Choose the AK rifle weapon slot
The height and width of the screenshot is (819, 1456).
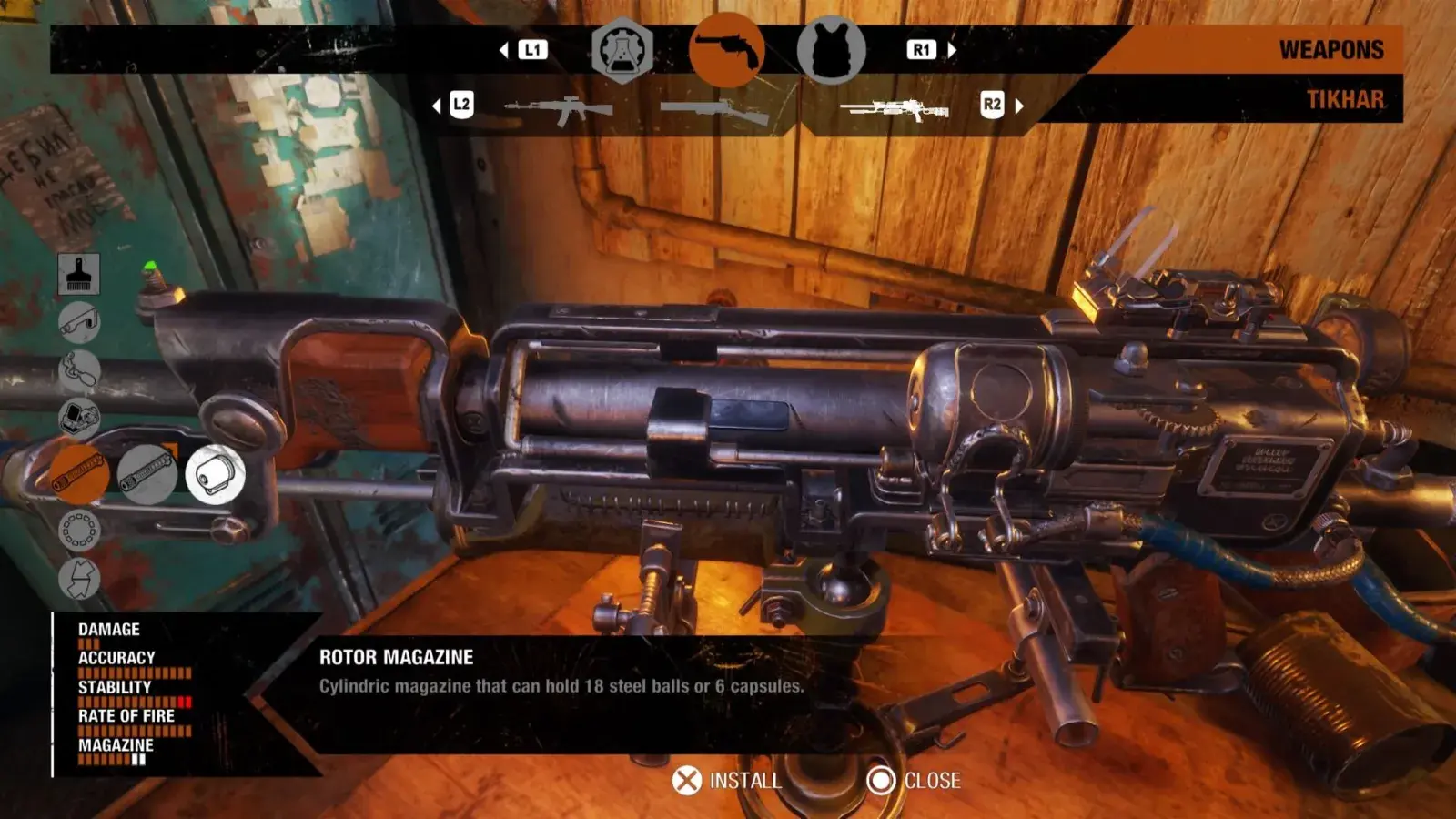pos(558,109)
